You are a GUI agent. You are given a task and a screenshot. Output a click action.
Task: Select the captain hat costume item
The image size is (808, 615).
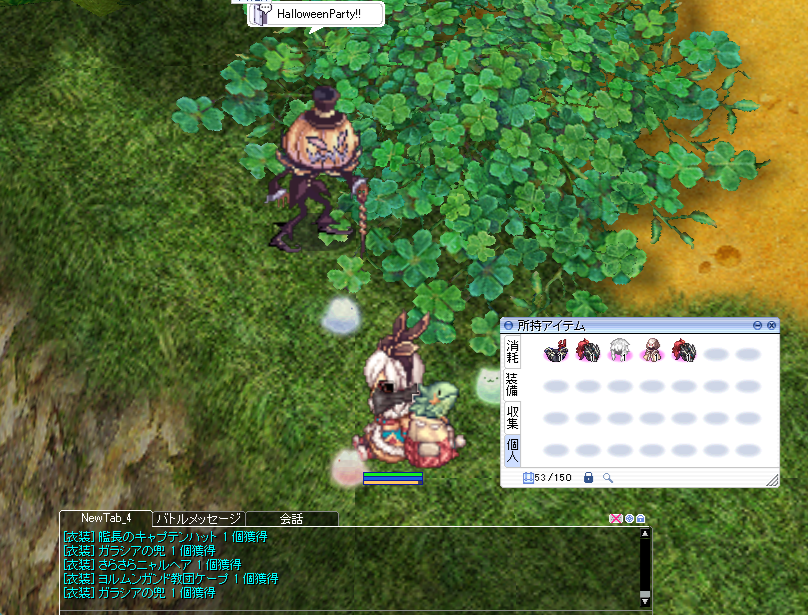coord(556,351)
